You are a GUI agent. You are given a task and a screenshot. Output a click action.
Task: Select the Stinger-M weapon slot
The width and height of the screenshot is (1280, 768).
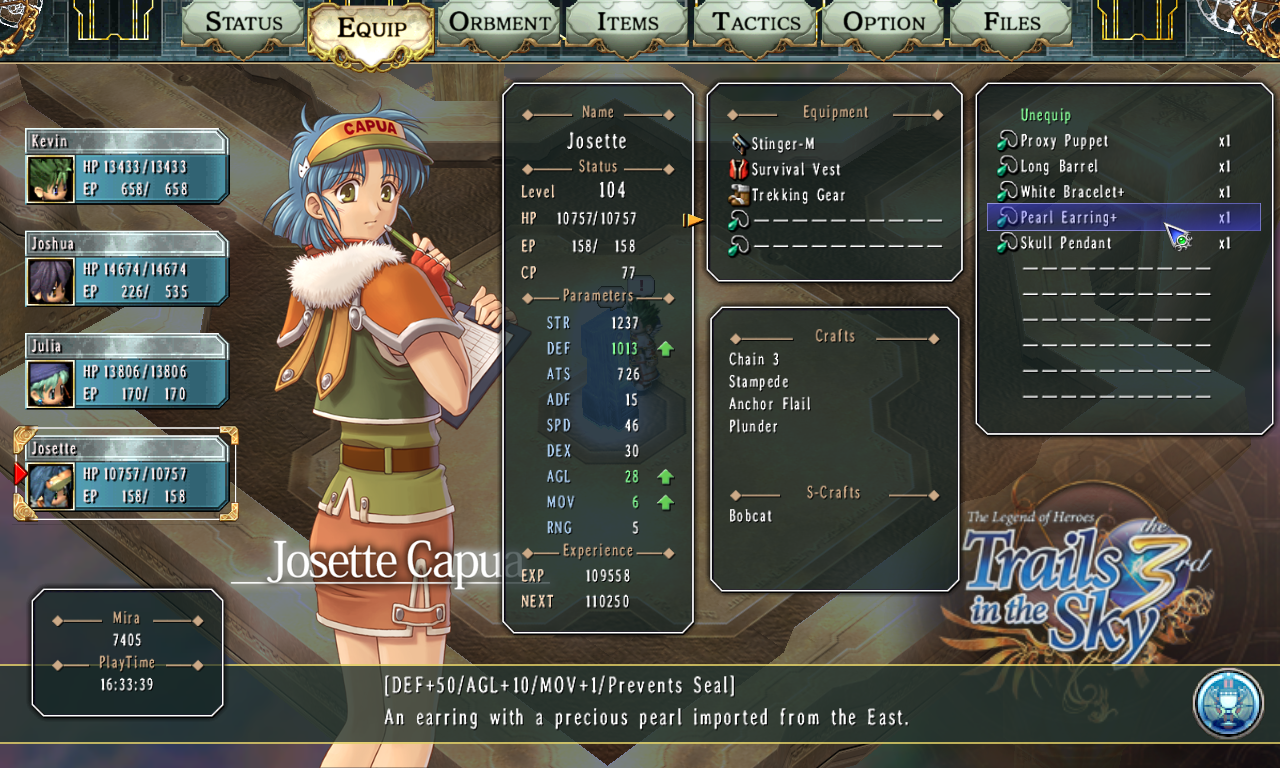pyautogui.click(x=782, y=144)
